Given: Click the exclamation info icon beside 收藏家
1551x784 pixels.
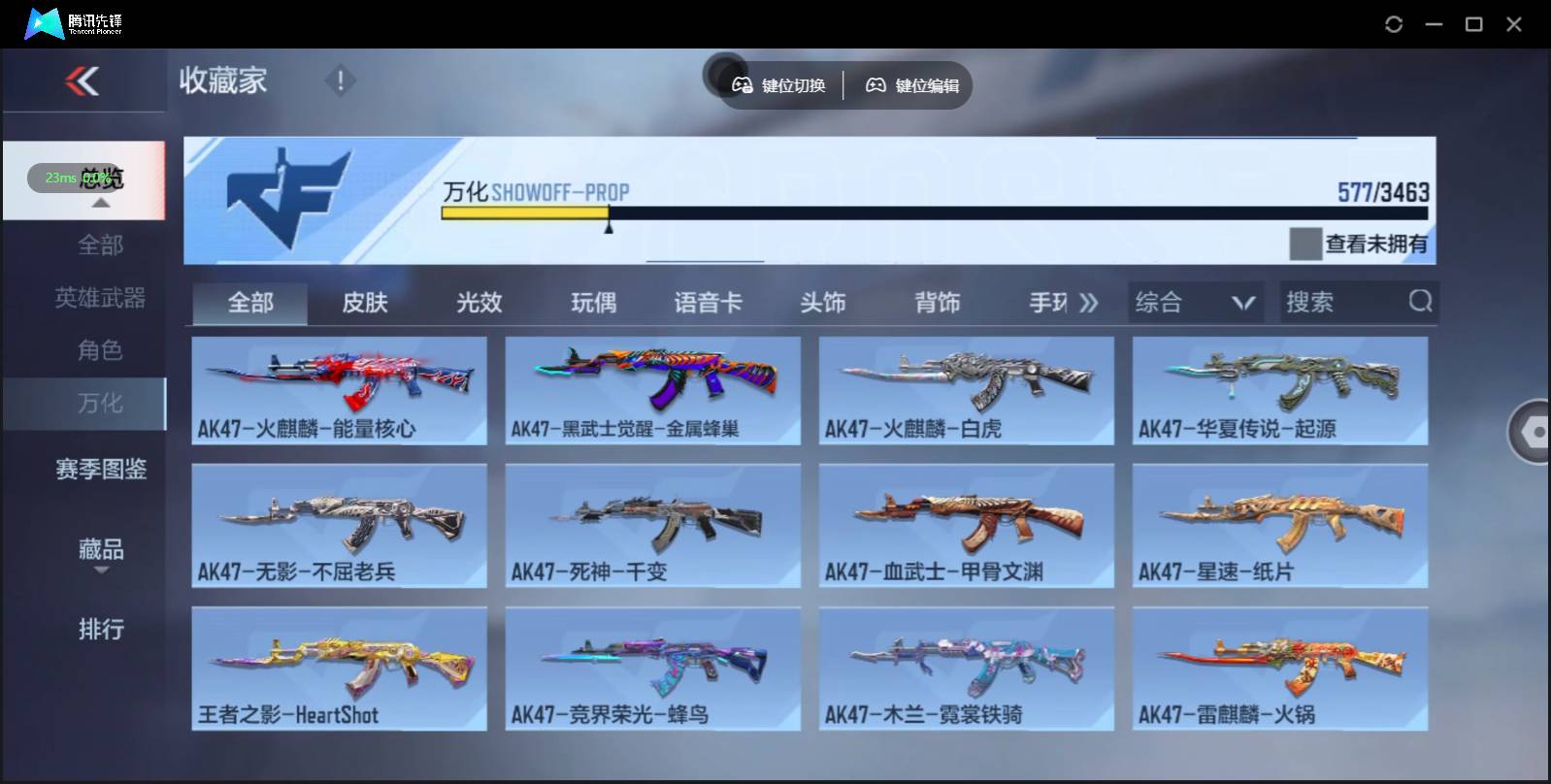Looking at the screenshot, I should tap(339, 82).
